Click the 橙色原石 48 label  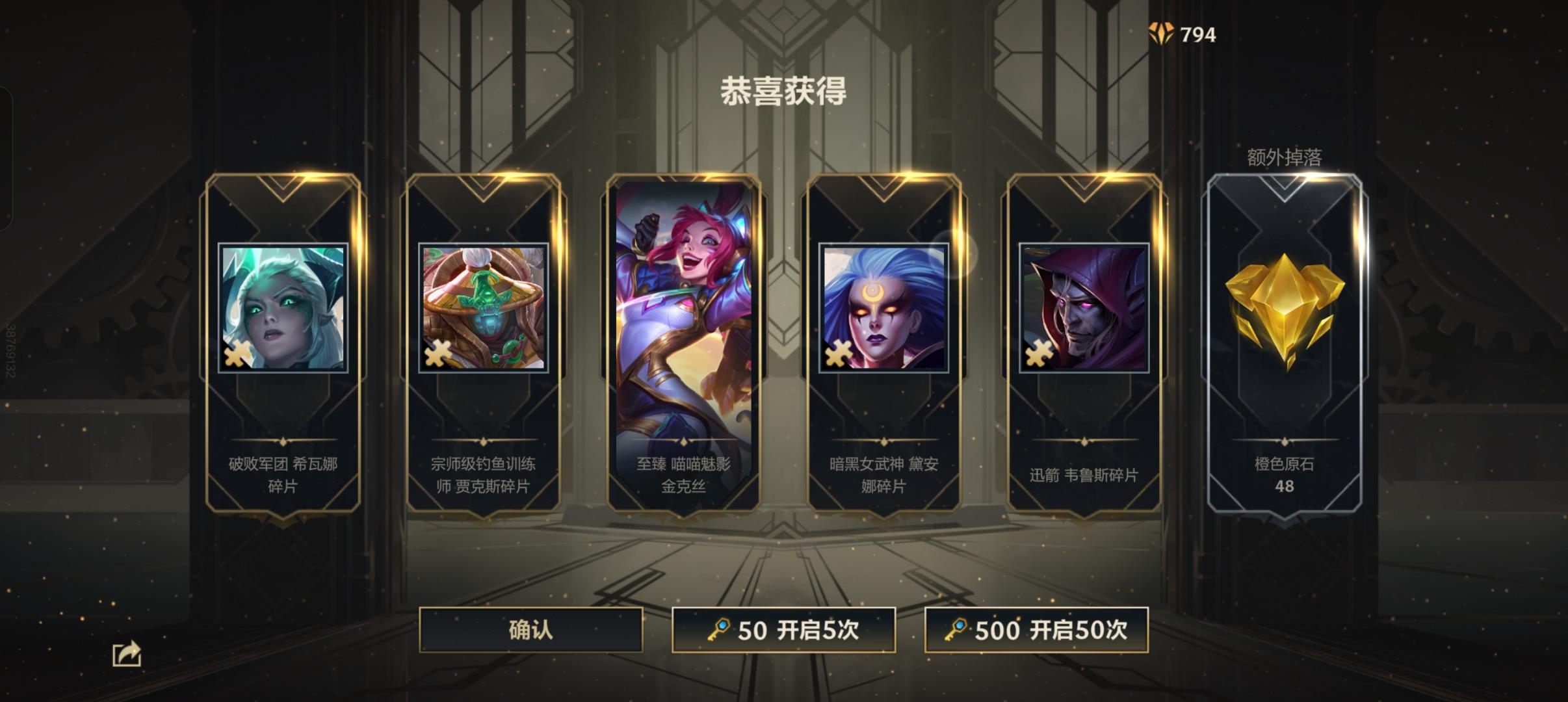pos(1284,474)
